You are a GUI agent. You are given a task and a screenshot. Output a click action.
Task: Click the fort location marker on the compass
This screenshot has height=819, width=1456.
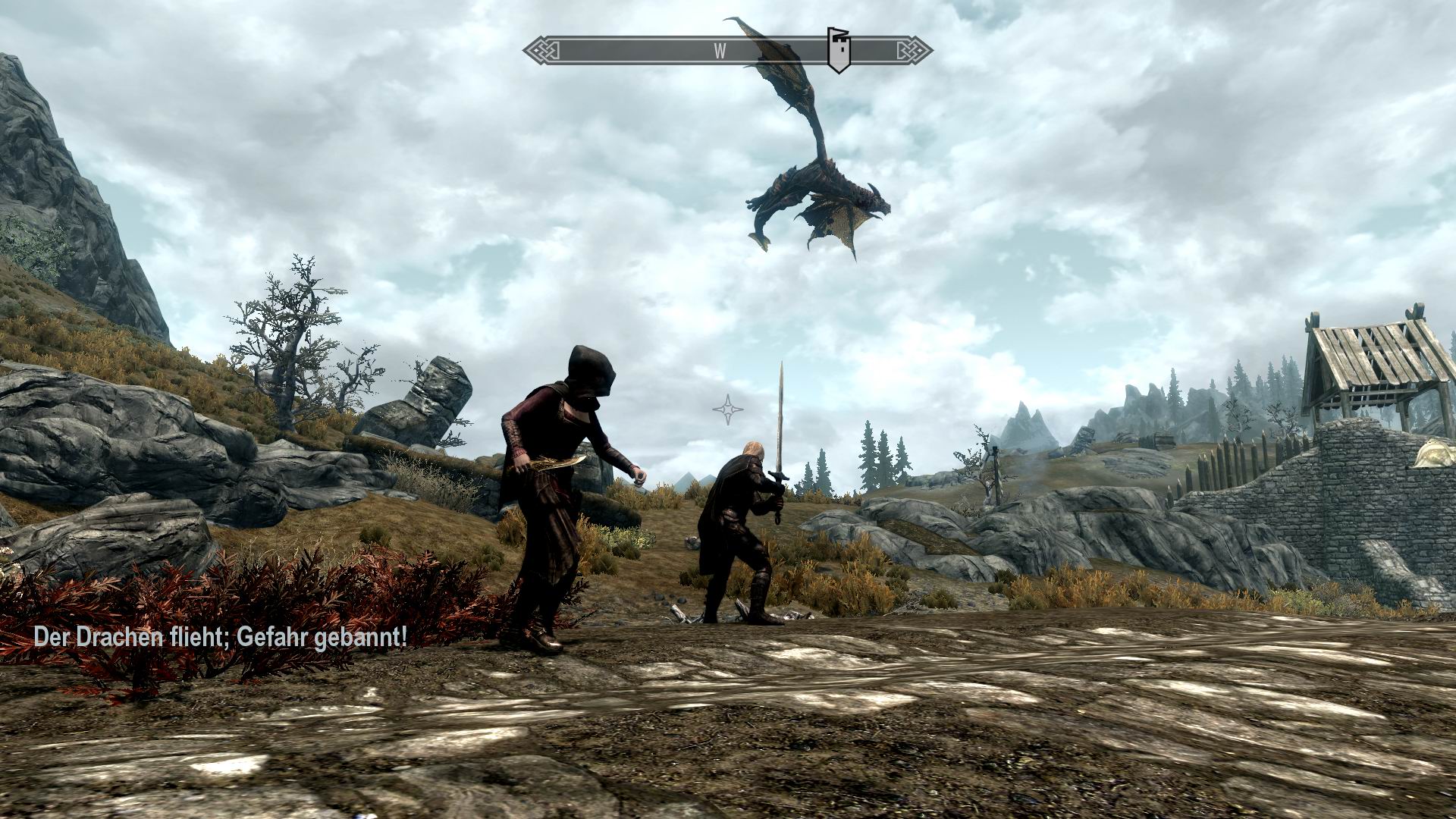click(840, 49)
